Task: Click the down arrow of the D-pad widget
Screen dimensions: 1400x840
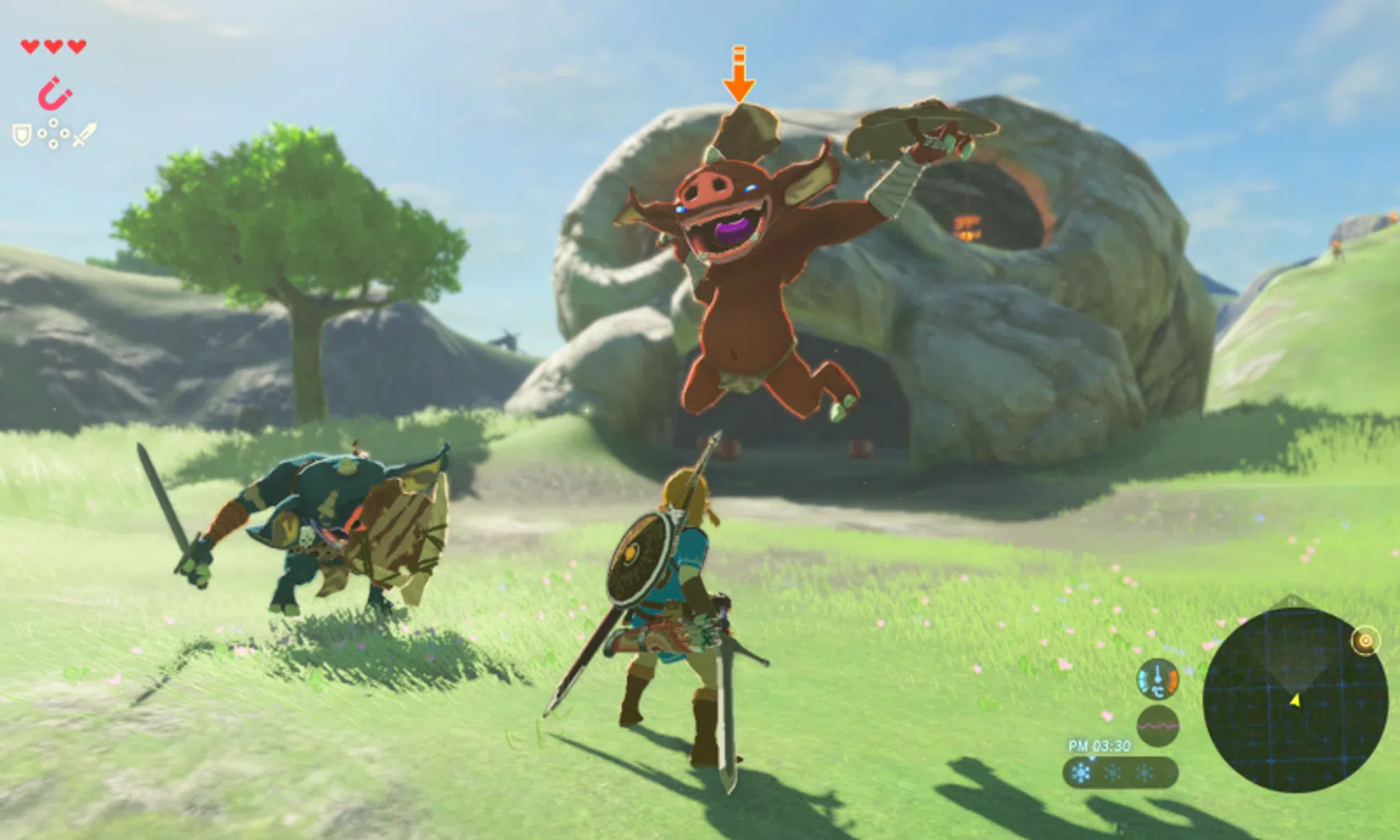Action: 53,144
